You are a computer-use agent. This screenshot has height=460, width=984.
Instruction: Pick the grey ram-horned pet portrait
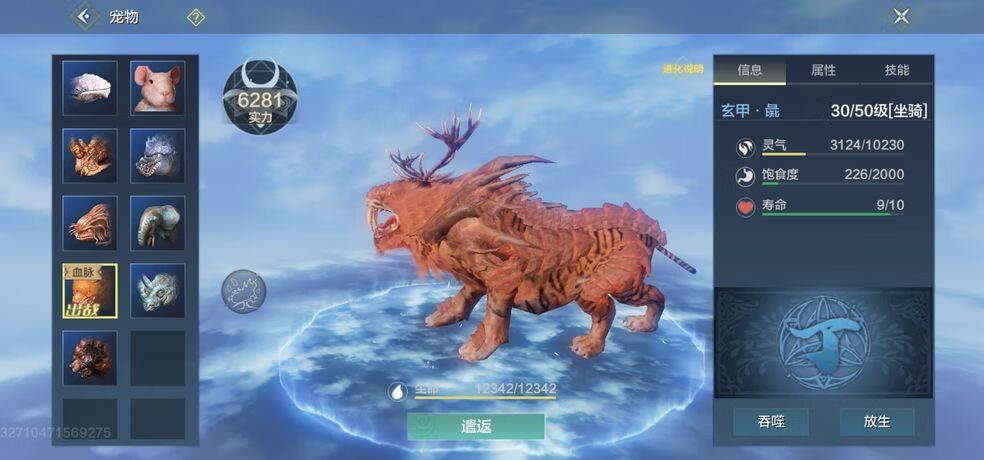pos(158,223)
